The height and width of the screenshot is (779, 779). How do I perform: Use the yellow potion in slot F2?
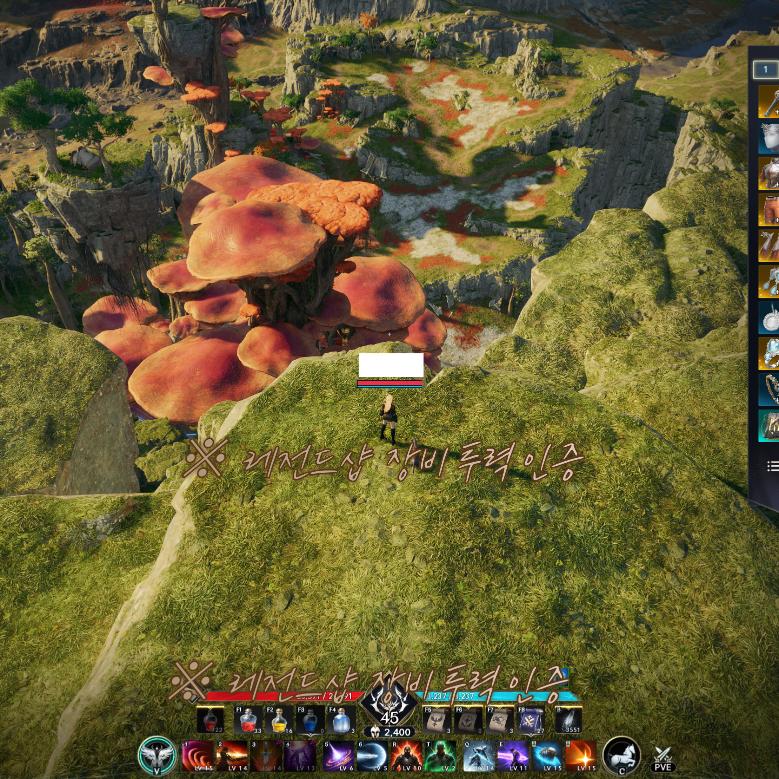[x=278, y=720]
